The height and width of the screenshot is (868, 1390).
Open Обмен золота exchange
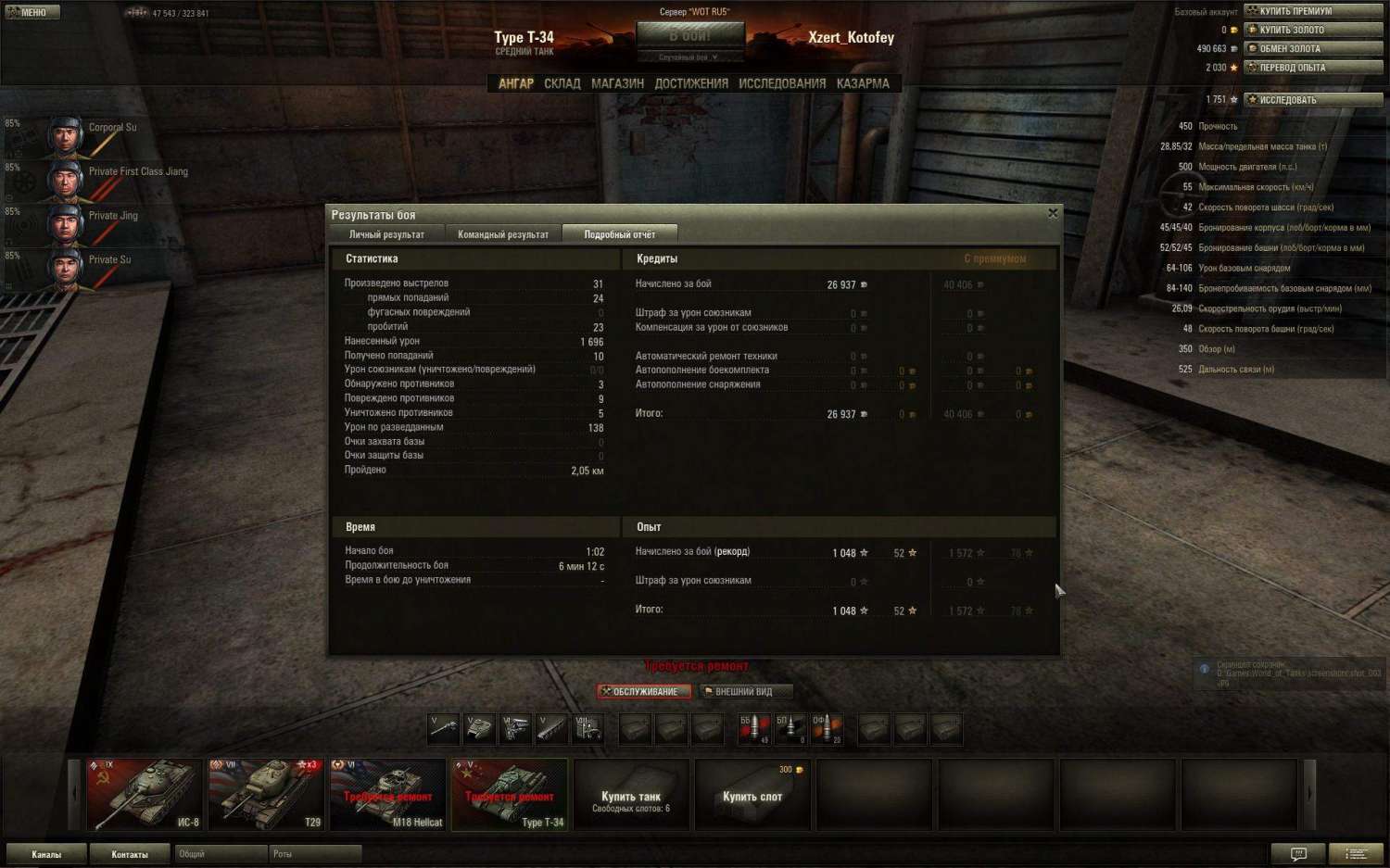pos(1313,48)
